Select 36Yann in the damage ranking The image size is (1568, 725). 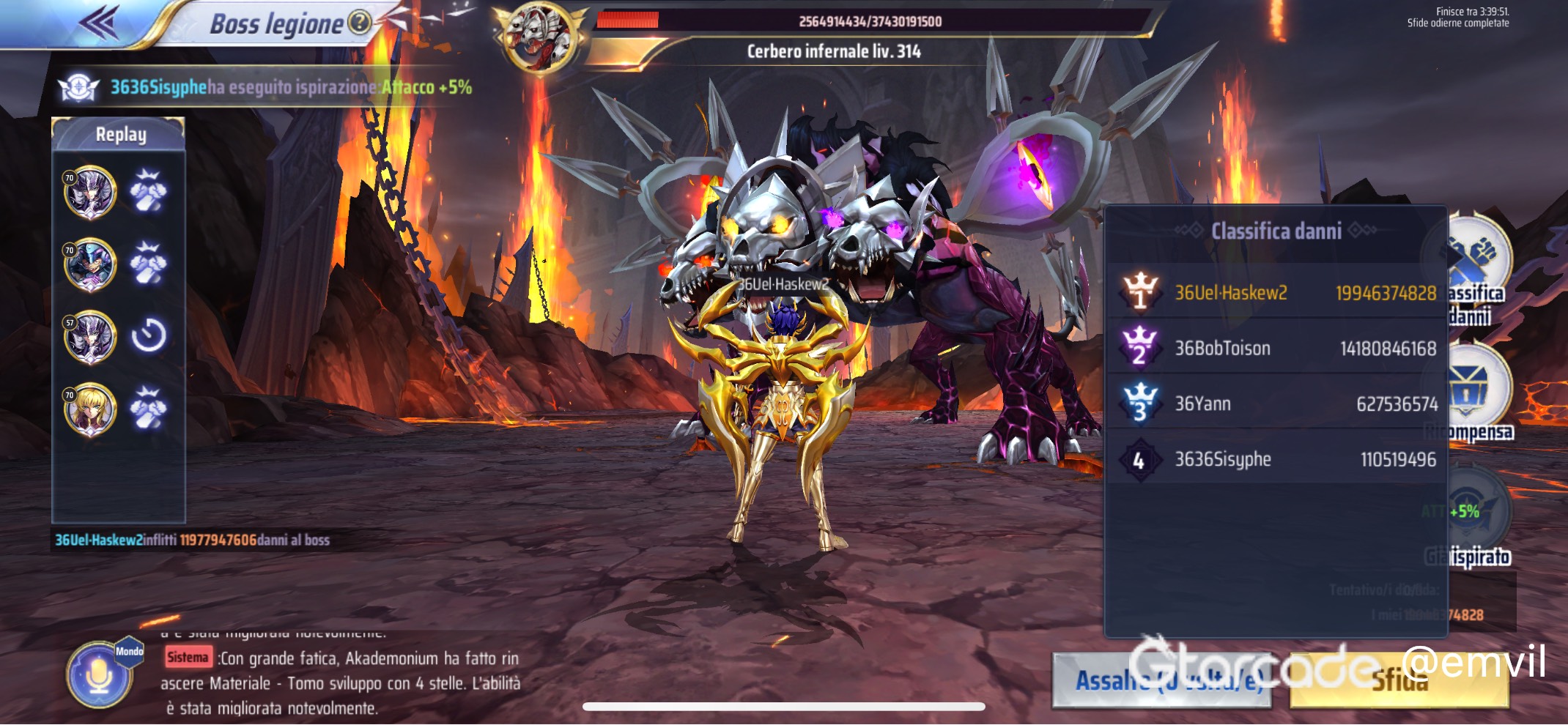[1275, 404]
